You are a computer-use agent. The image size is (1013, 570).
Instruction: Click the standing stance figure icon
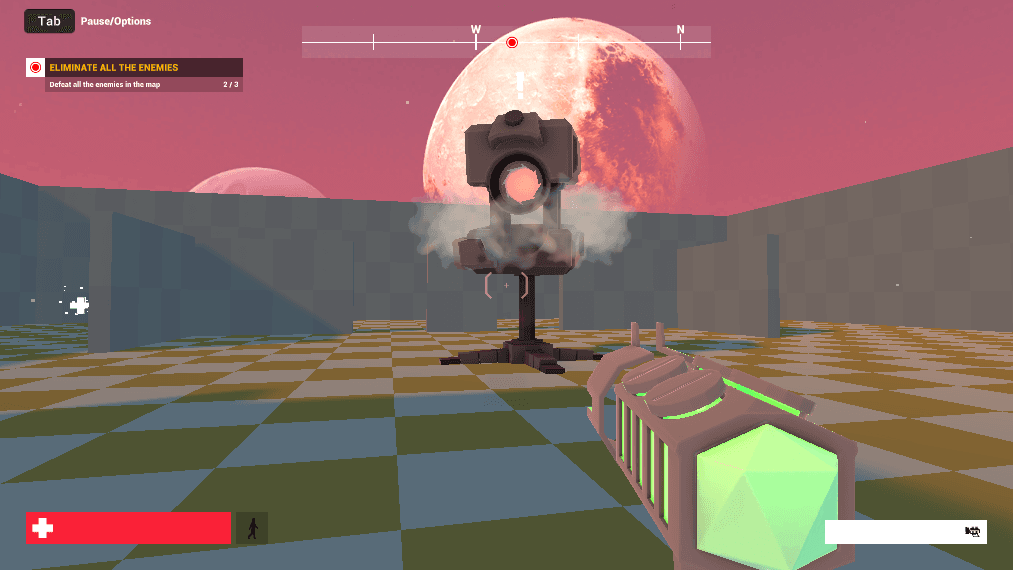[x=252, y=528]
